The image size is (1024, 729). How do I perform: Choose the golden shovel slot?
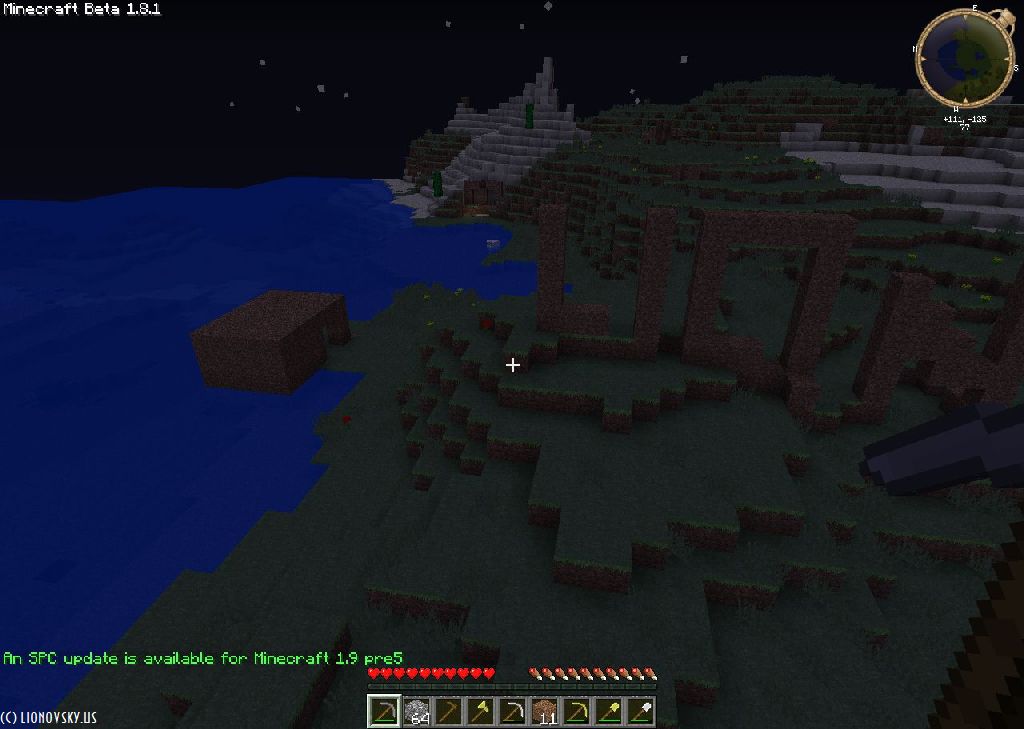pos(609,711)
